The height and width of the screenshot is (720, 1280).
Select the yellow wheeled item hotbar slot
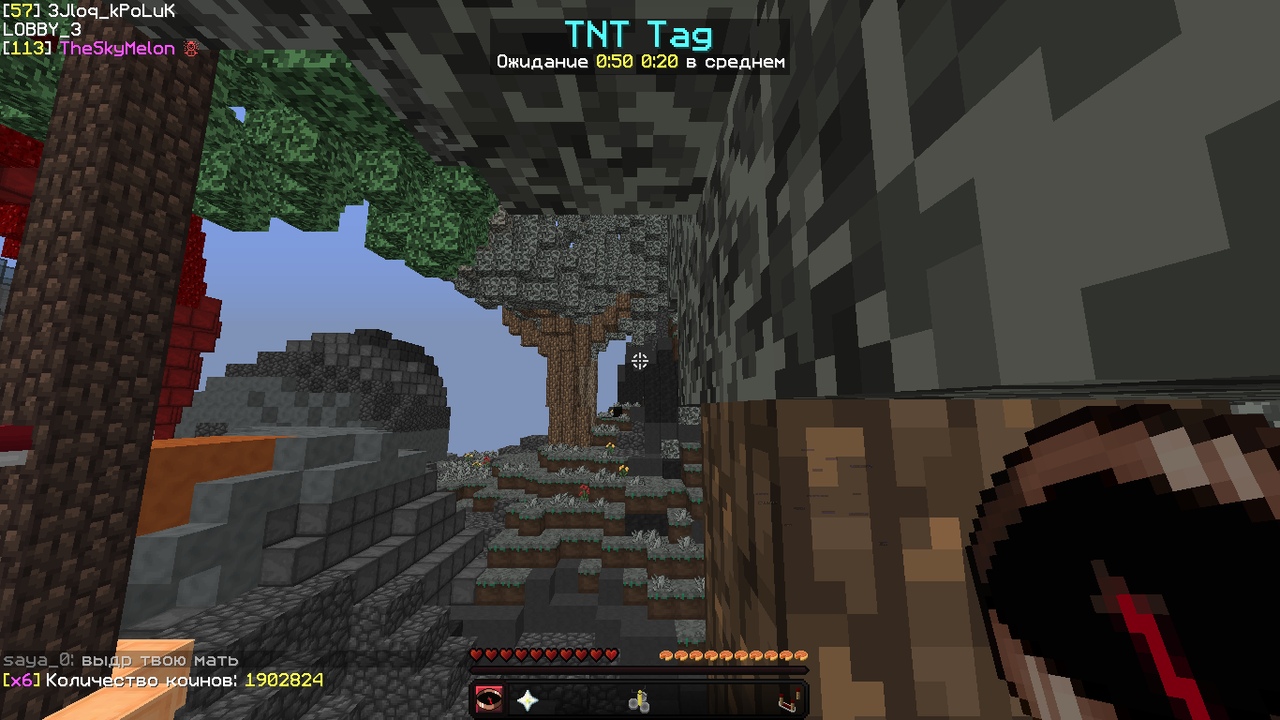coord(639,700)
